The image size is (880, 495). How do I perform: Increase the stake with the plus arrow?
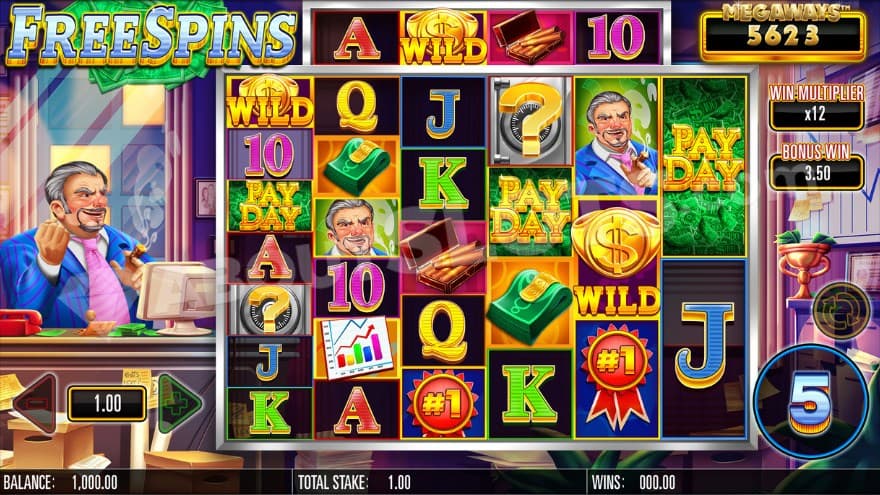(x=178, y=403)
